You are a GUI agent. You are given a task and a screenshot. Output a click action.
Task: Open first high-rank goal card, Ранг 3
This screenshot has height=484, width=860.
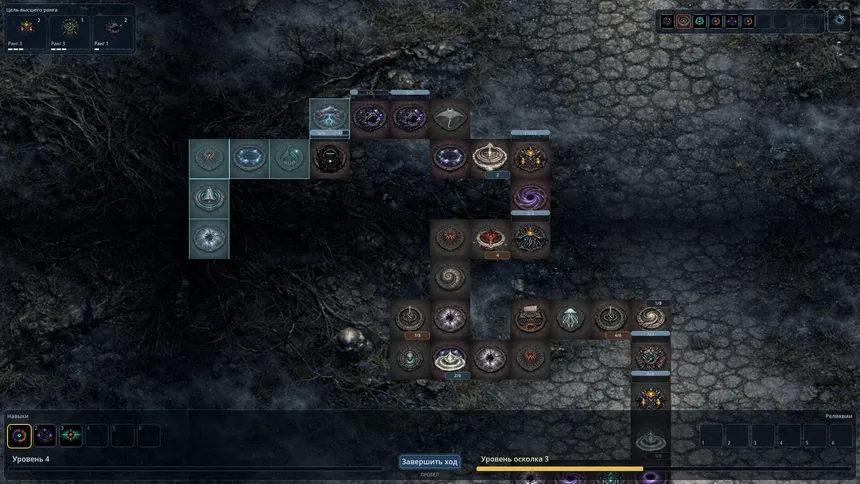(25, 30)
